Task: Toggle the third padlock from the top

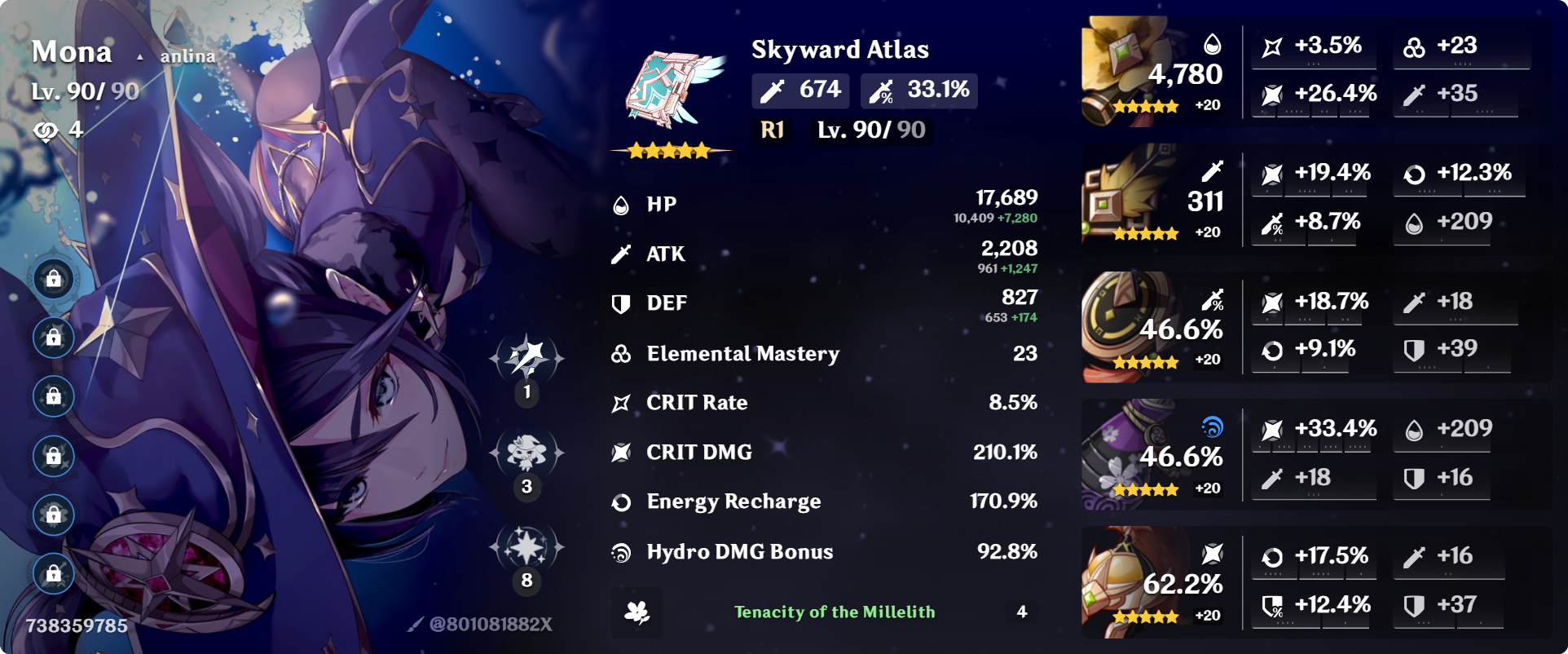Action: (52, 397)
